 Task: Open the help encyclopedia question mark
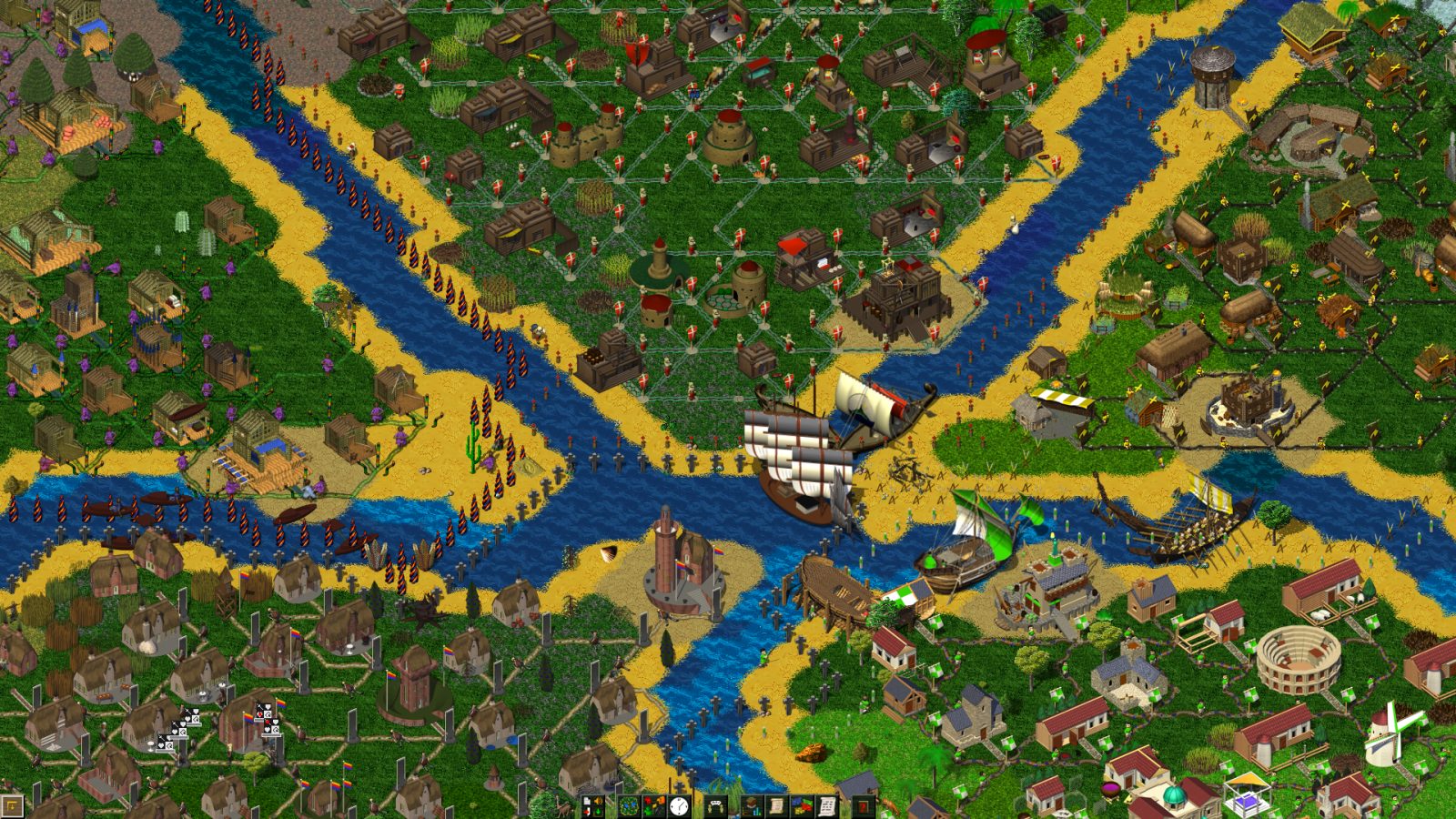(863, 806)
